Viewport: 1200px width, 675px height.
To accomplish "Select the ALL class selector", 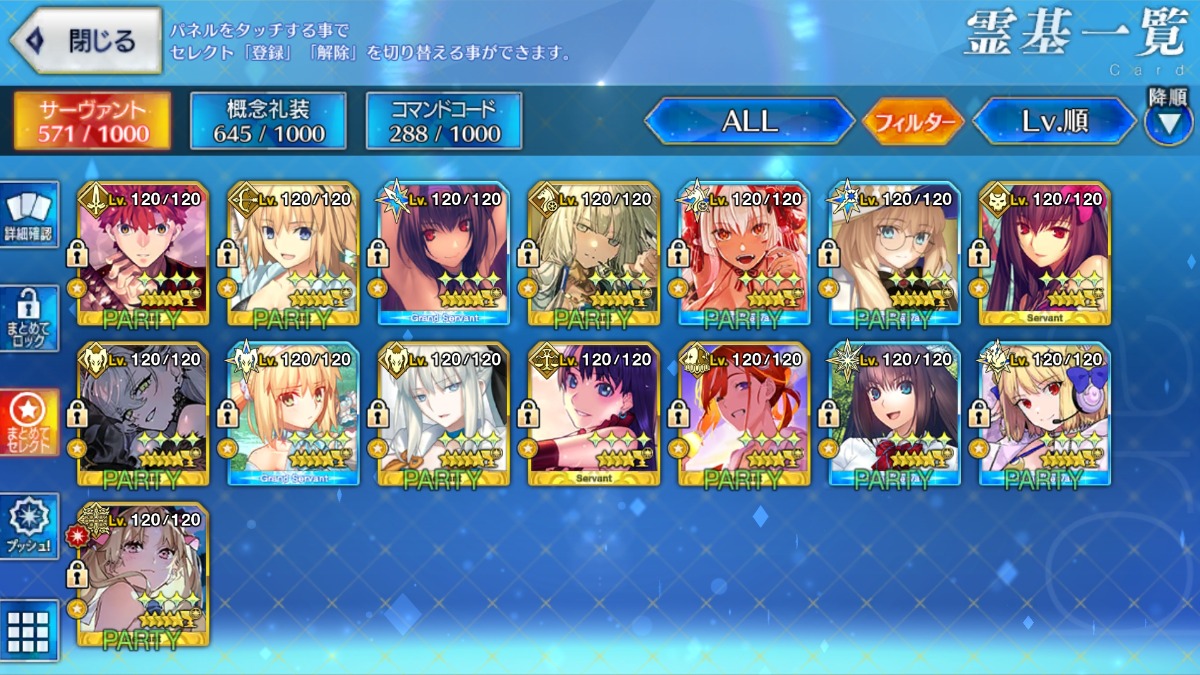I will pyautogui.click(x=749, y=121).
